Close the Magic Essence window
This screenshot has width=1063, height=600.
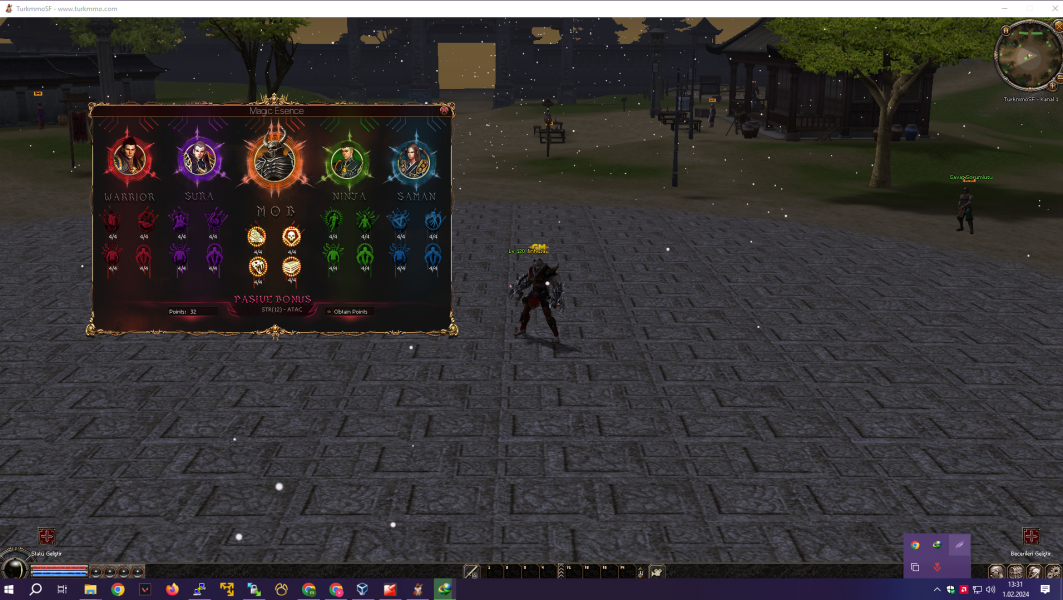tap(444, 109)
